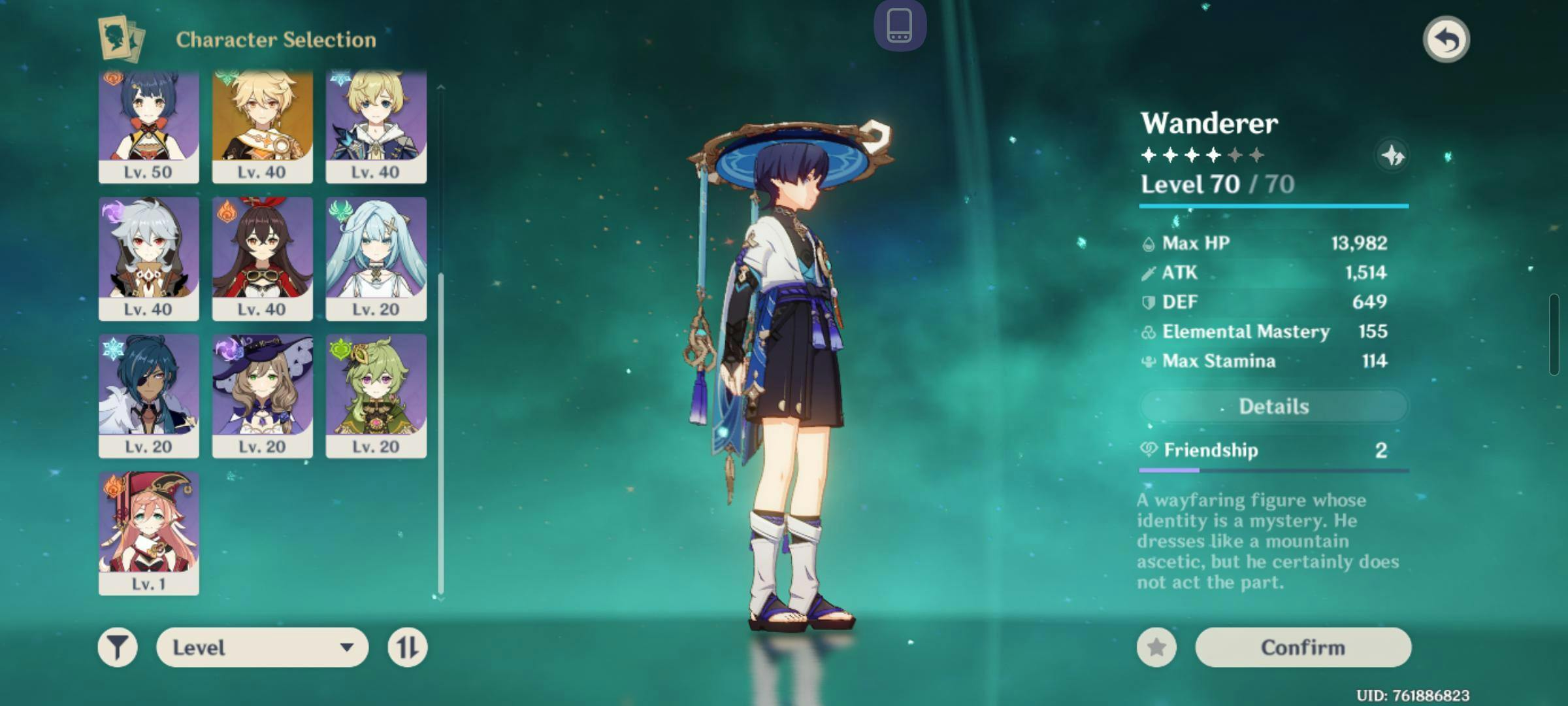Open the Level sort dropdown
Screen dimensions: 1568x706
click(262, 647)
